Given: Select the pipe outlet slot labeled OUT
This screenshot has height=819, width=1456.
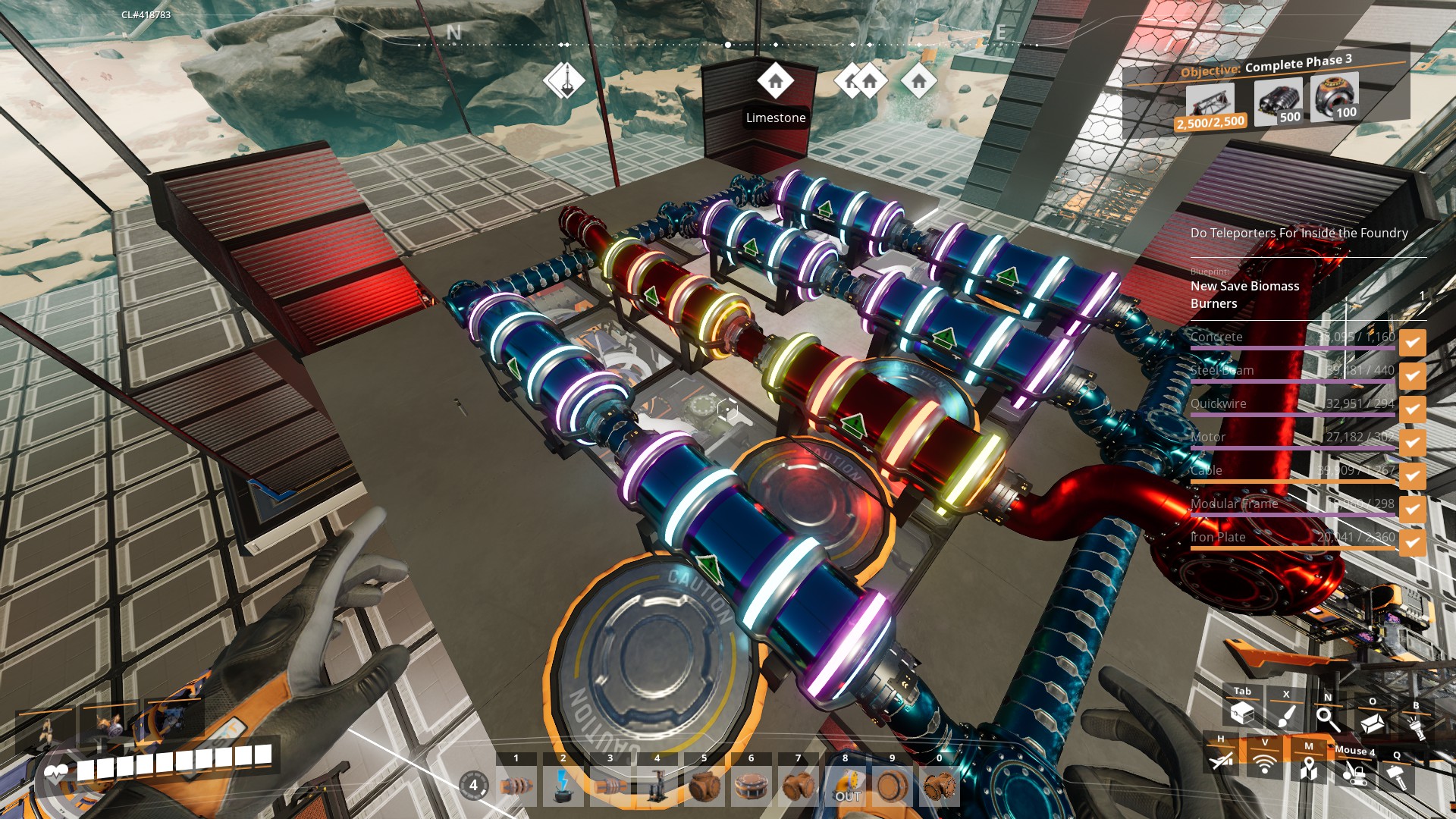Looking at the screenshot, I should (846, 786).
